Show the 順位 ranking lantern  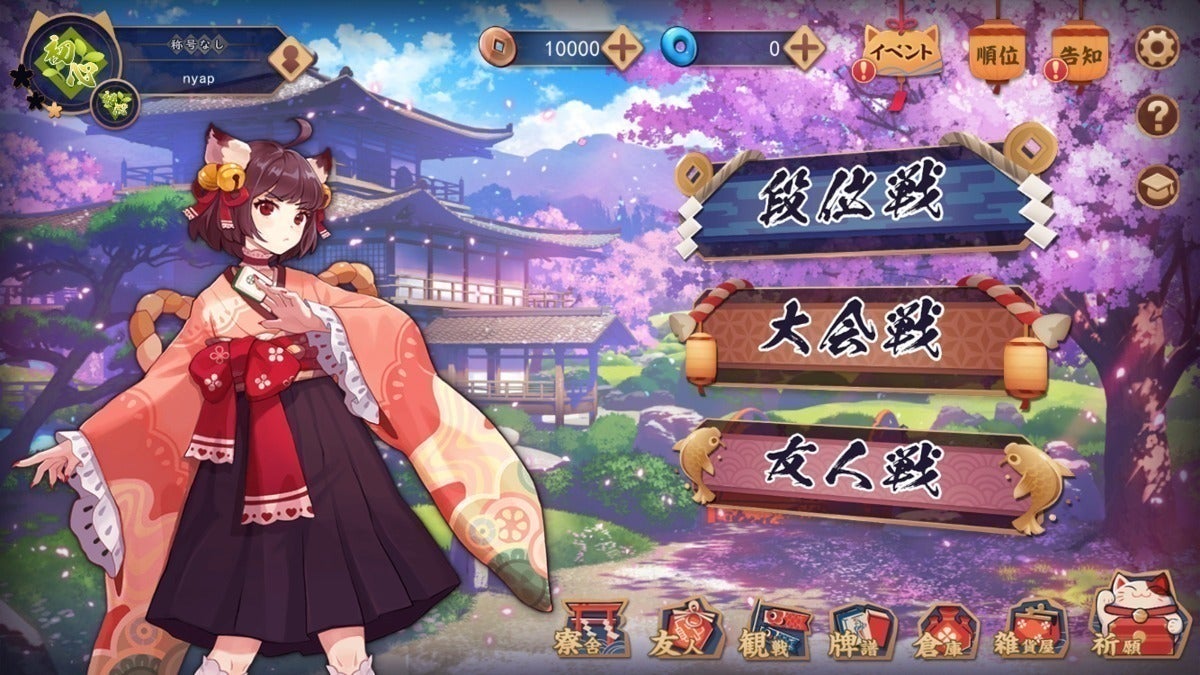tap(997, 53)
